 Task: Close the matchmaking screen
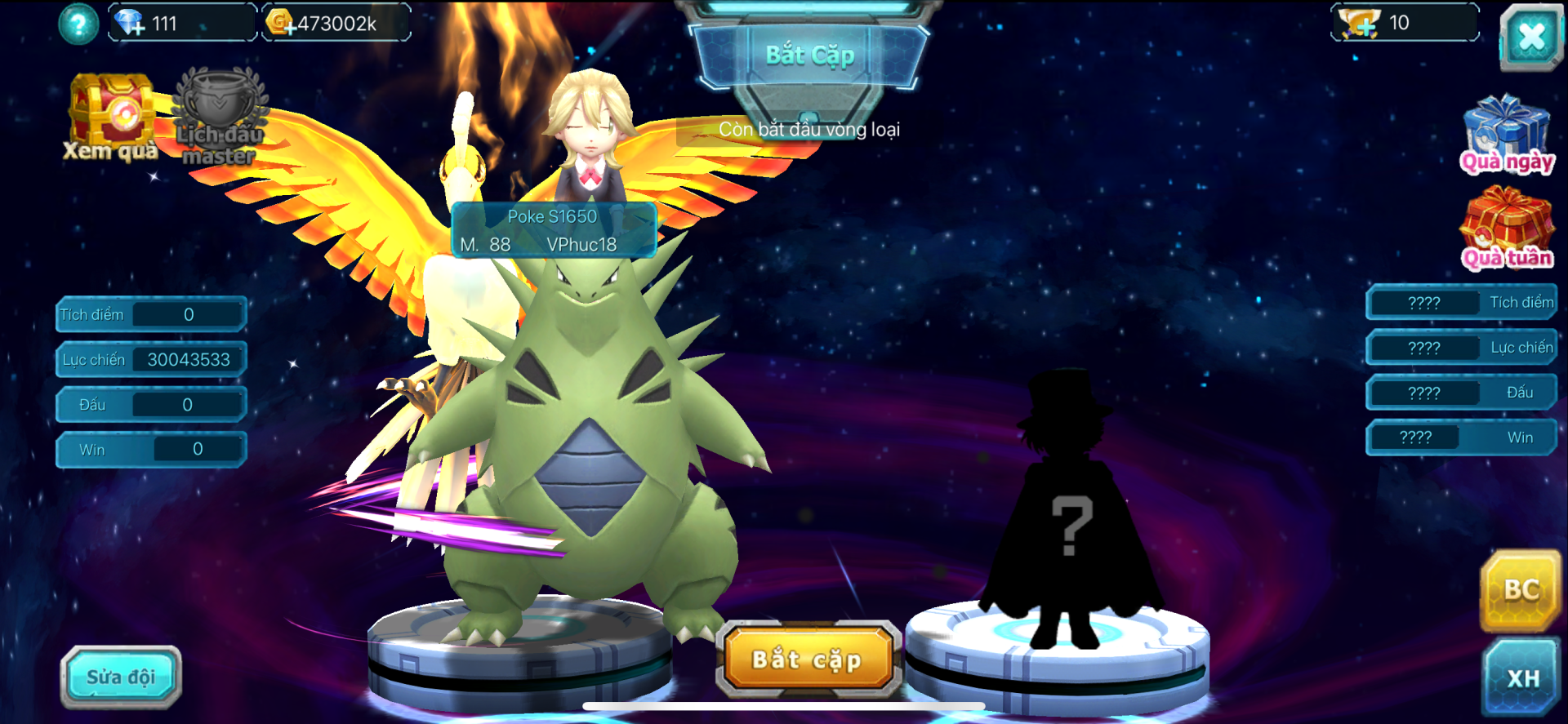[x=1531, y=37]
